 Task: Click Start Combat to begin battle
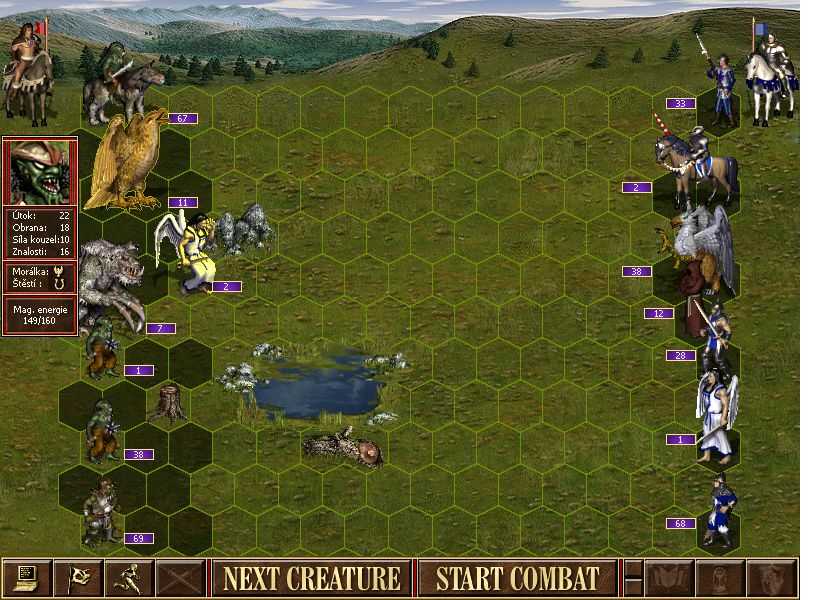tap(517, 578)
